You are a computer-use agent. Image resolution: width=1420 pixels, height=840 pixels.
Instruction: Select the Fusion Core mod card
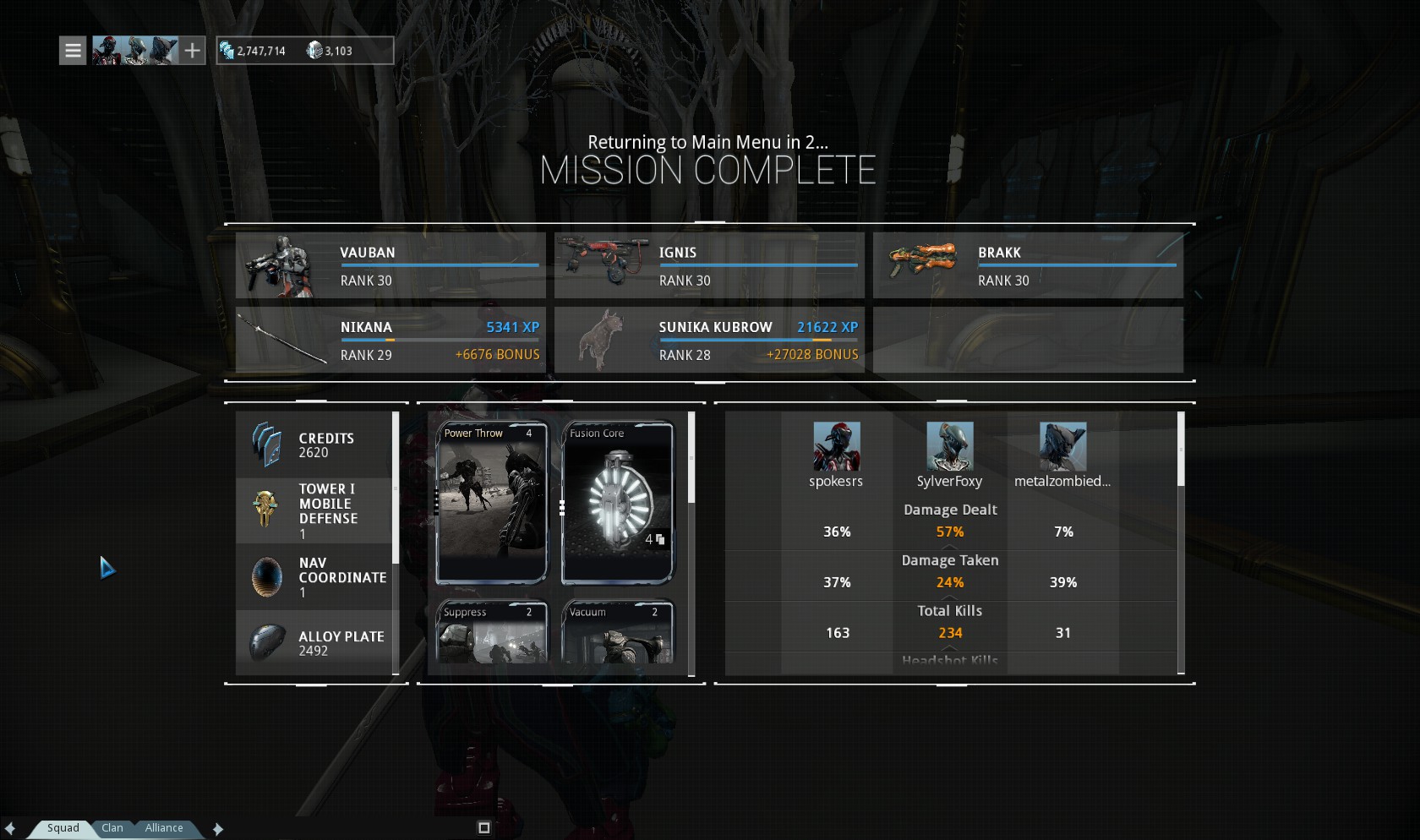coord(618,503)
